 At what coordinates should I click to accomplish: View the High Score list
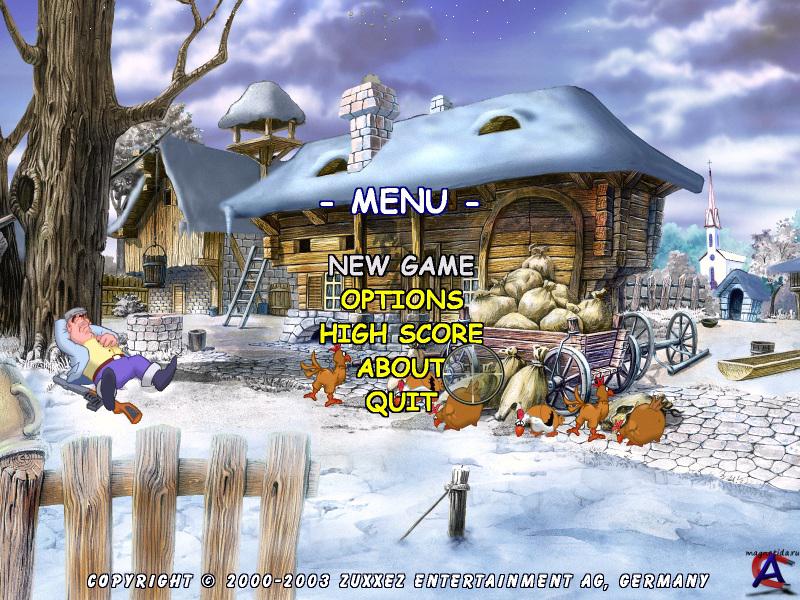coord(401,333)
